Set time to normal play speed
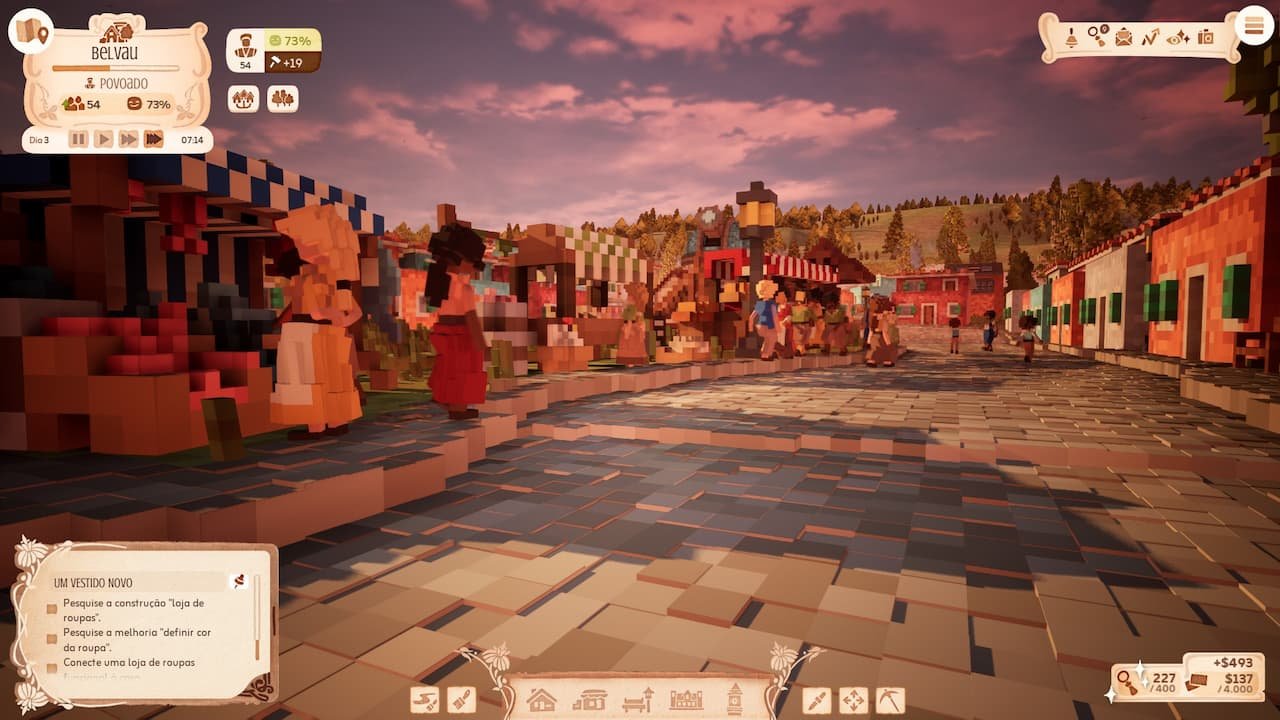The width and height of the screenshot is (1280, 720). (103, 139)
